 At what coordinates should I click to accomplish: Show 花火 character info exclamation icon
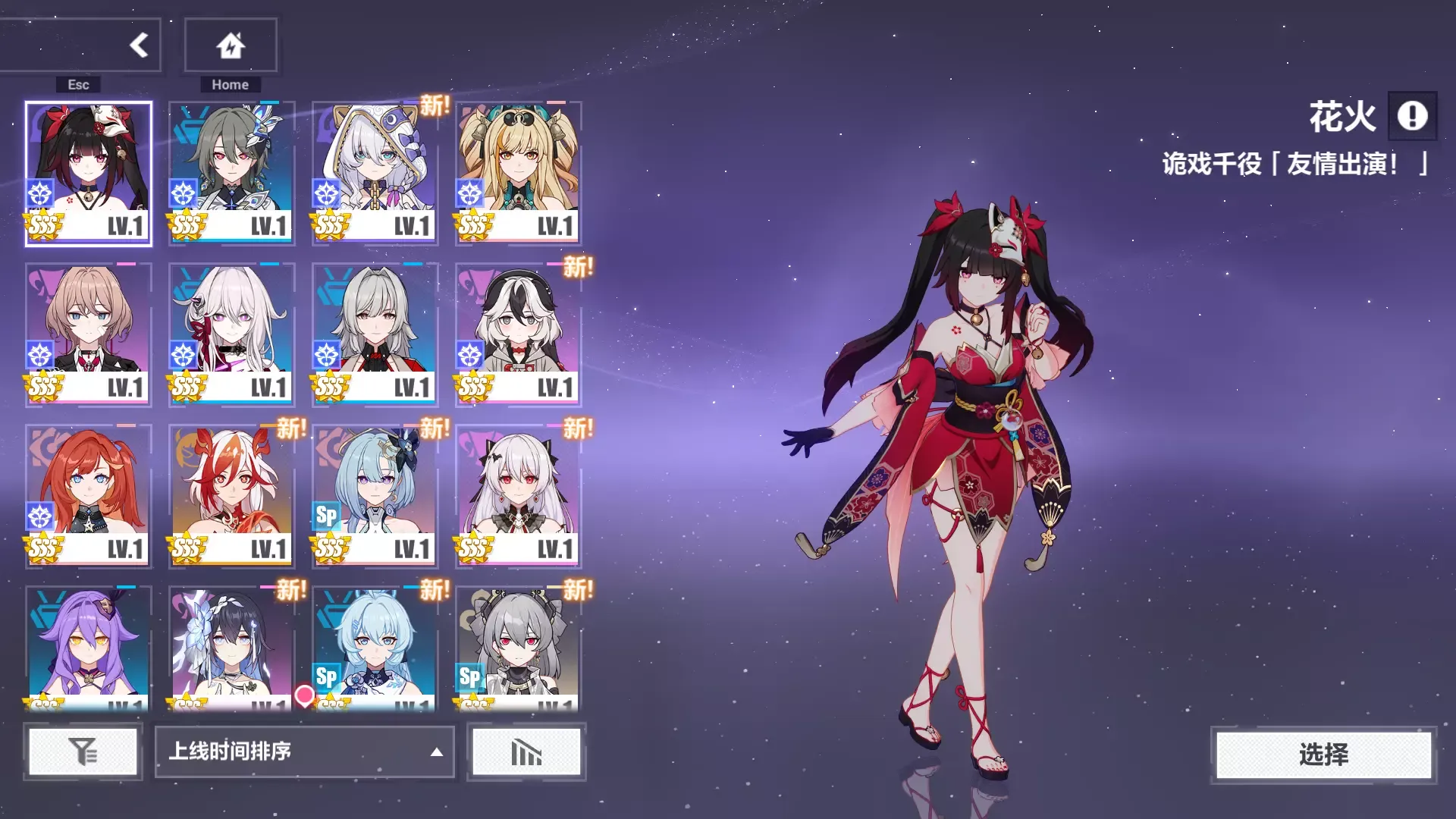tap(1412, 116)
